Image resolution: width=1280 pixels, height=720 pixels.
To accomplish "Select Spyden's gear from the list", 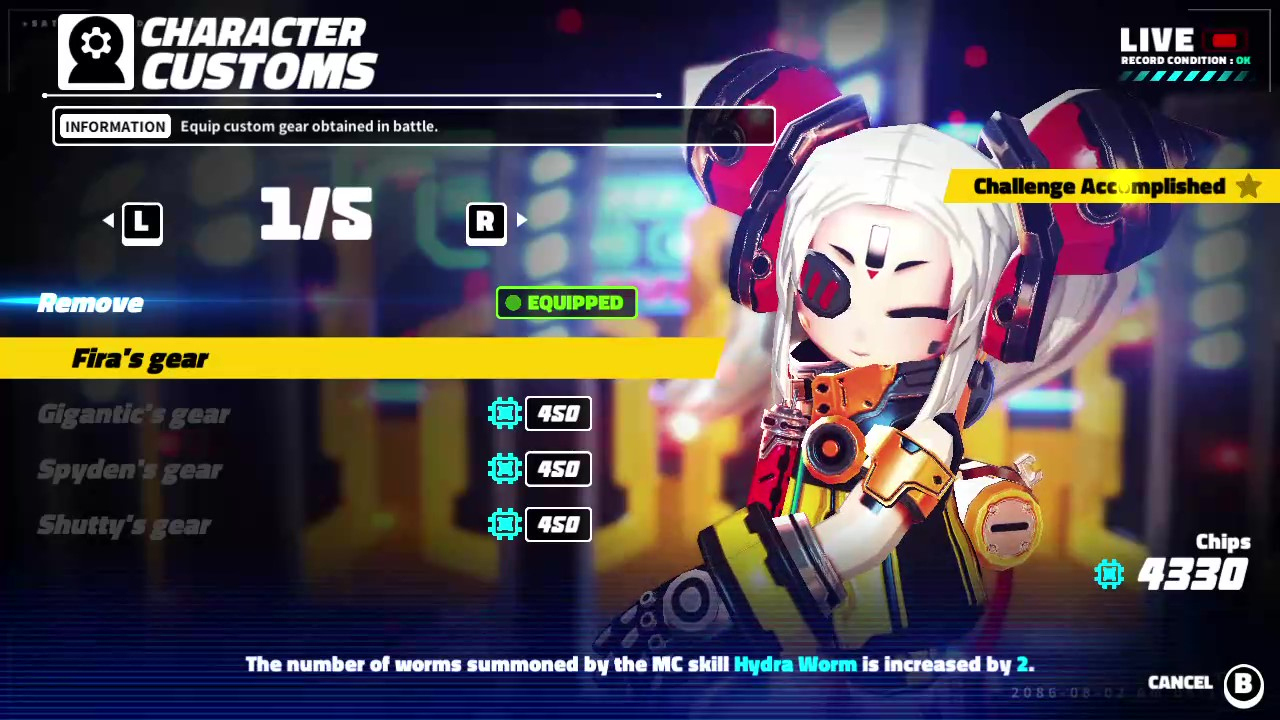I will tap(130, 469).
